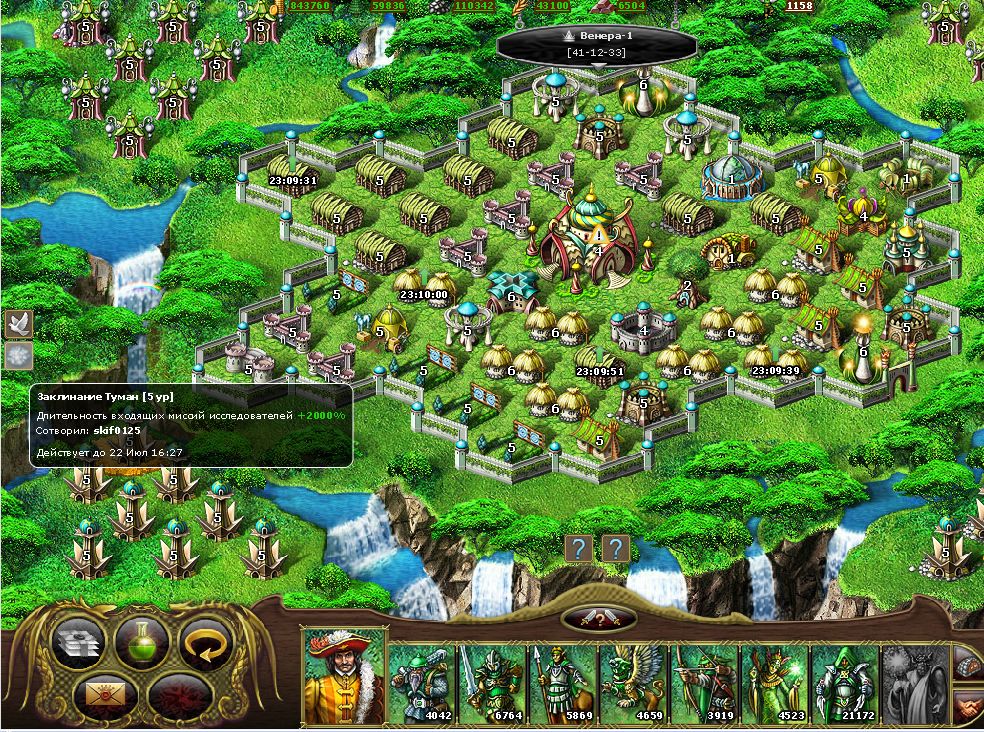Click the golden return arrow button
The image size is (984, 732).
click(x=204, y=641)
